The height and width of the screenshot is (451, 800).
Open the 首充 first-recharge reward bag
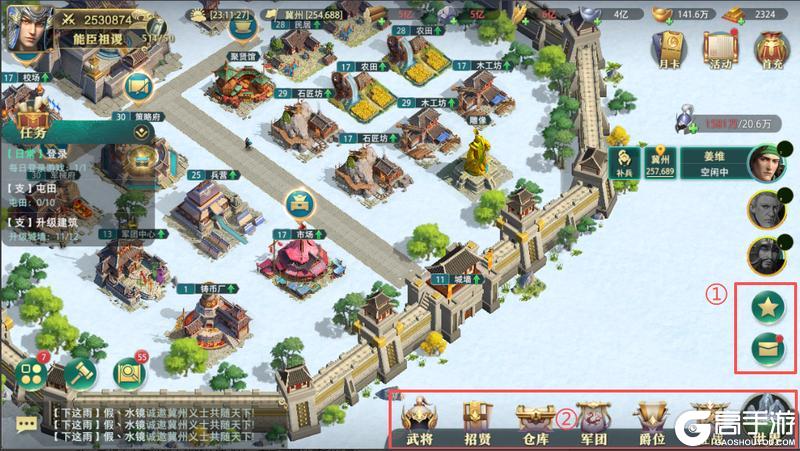pos(771,48)
